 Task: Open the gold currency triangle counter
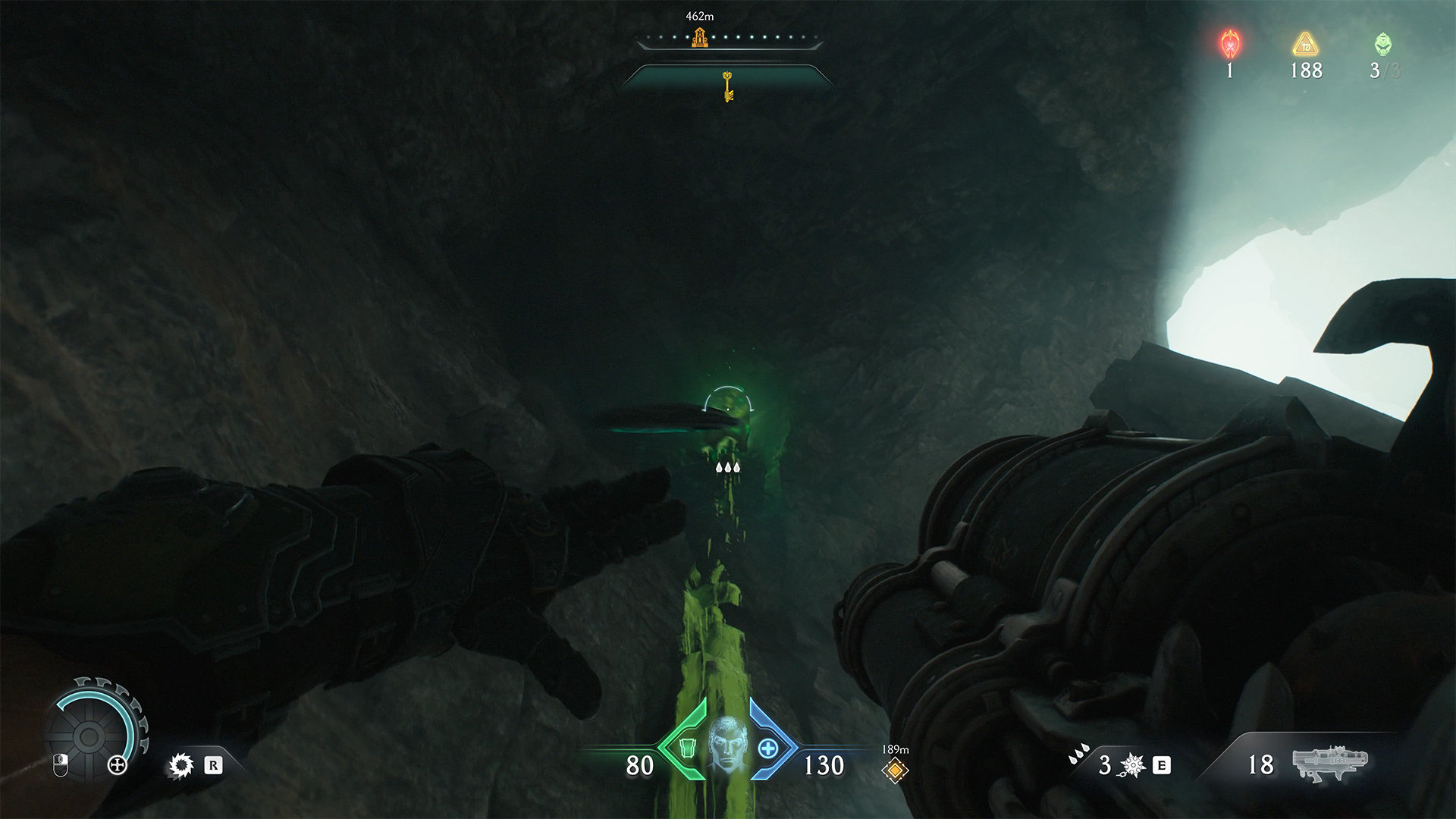[1306, 45]
